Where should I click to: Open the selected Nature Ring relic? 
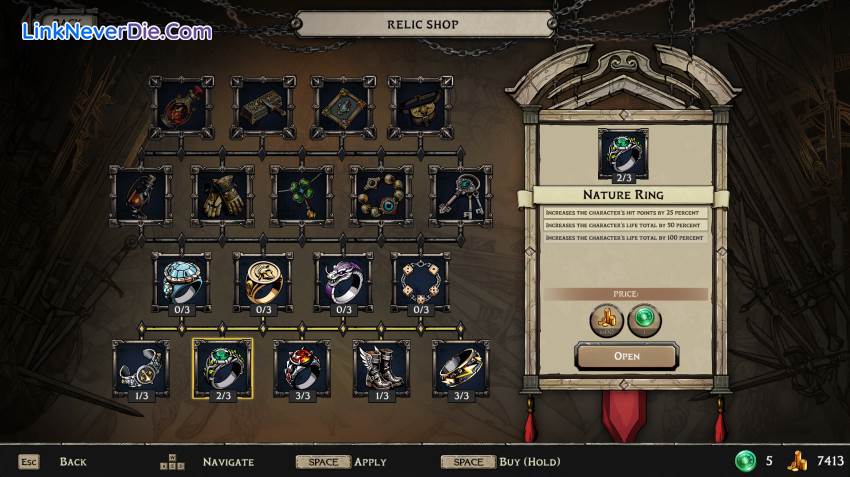[627, 355]
